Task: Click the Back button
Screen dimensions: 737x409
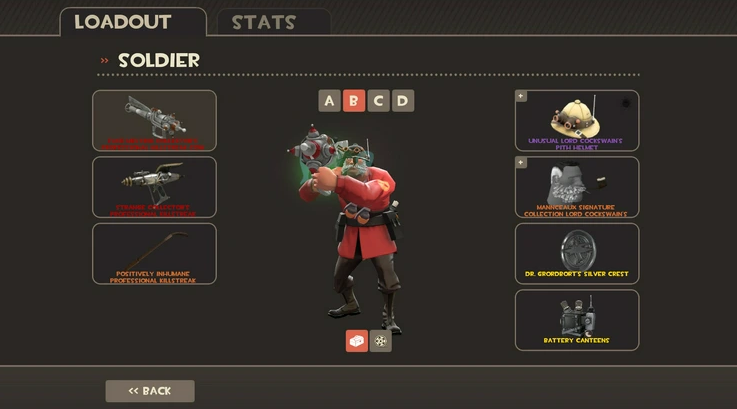Action: 150,391
